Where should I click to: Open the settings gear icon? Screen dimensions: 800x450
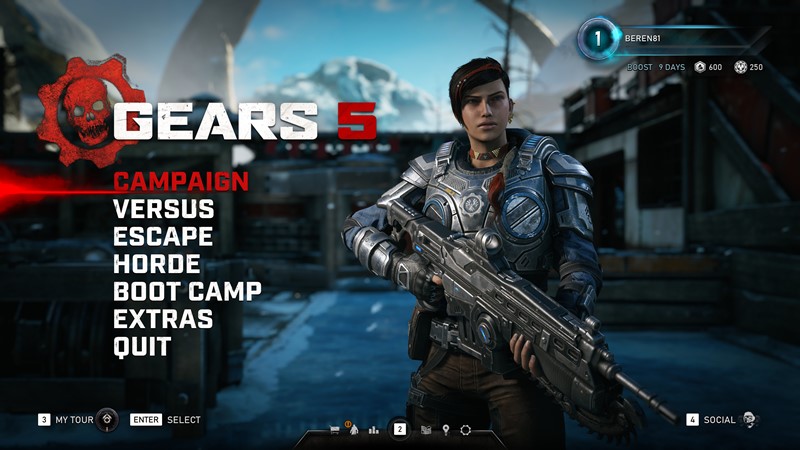coord(465,430)
